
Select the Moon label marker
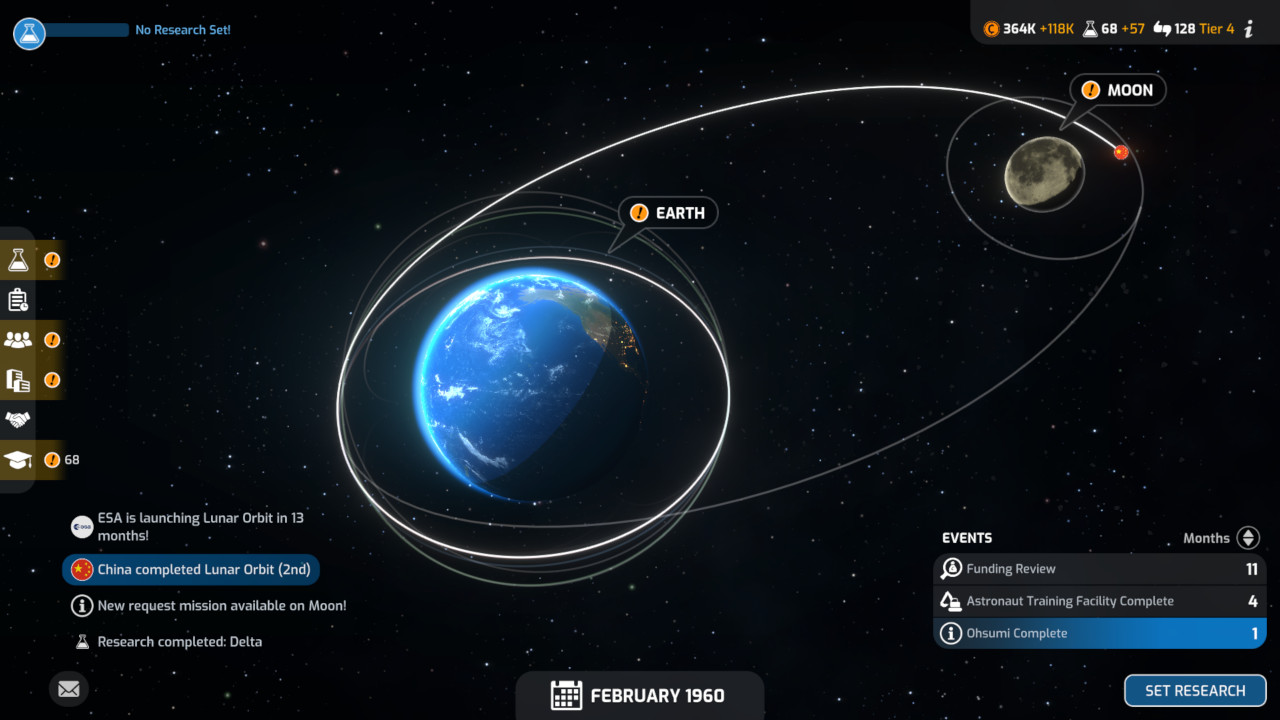1118,90
